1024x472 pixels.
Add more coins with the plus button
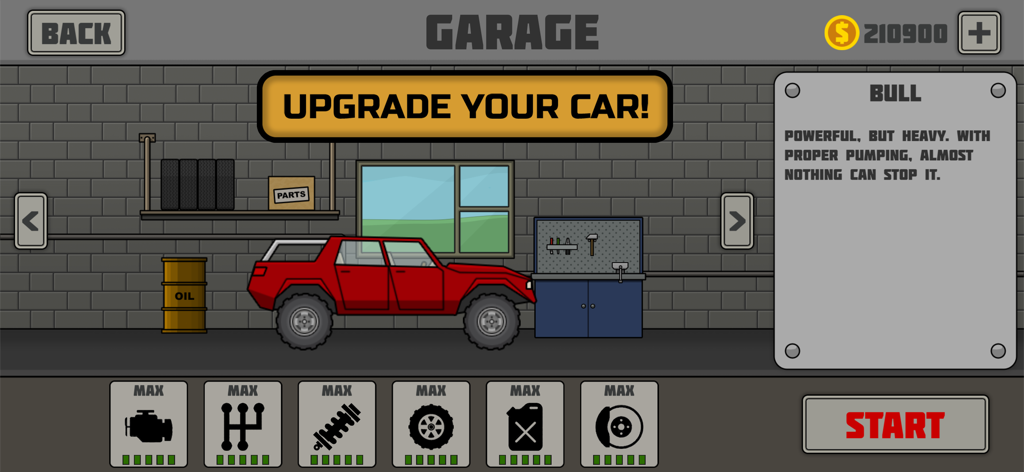click(x=979, y=33)
